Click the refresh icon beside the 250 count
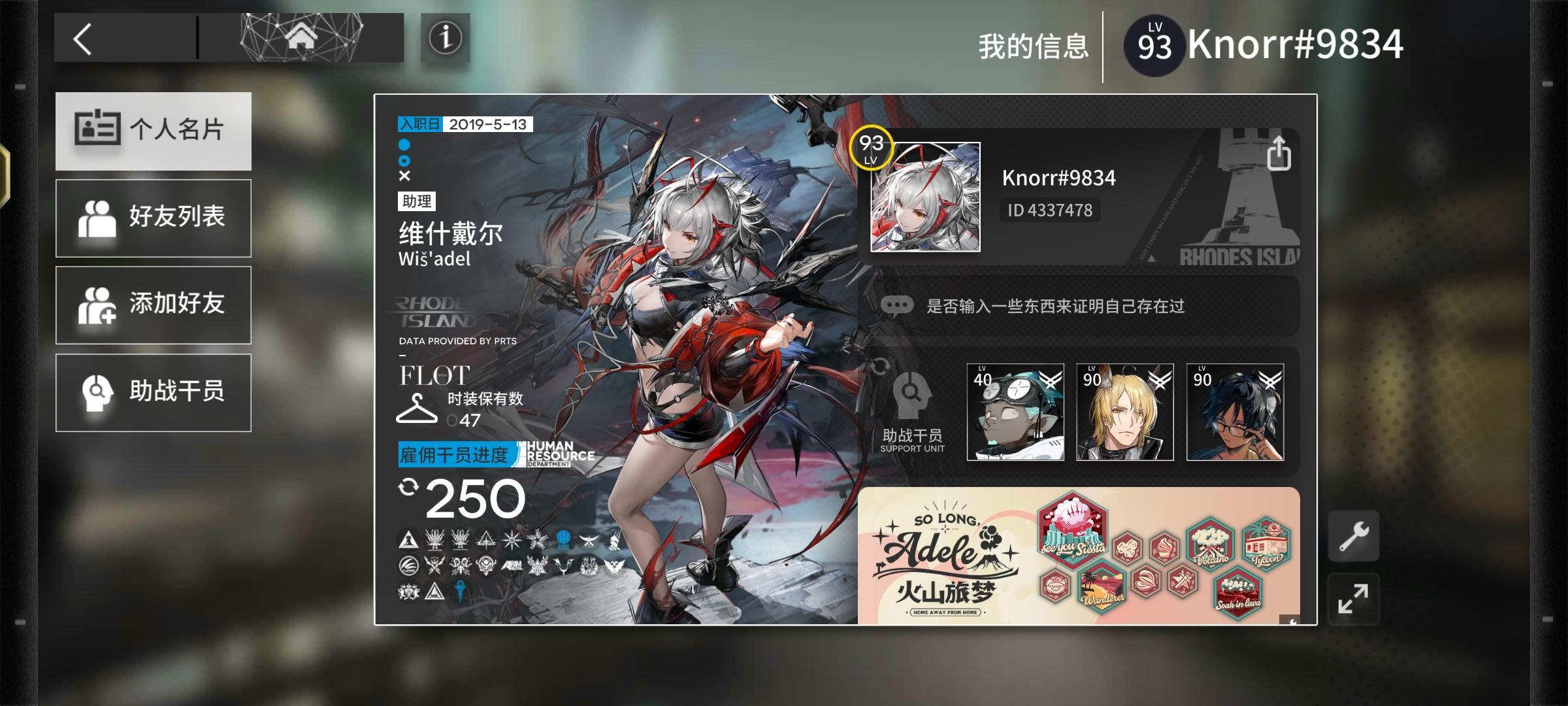1568x706 pixels. click(408, 486)
